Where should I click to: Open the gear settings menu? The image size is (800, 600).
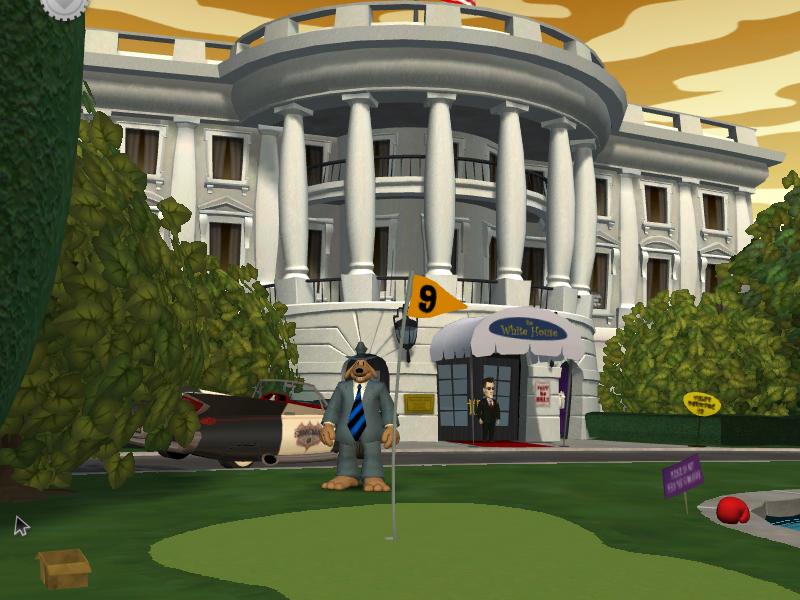[65, 5]
